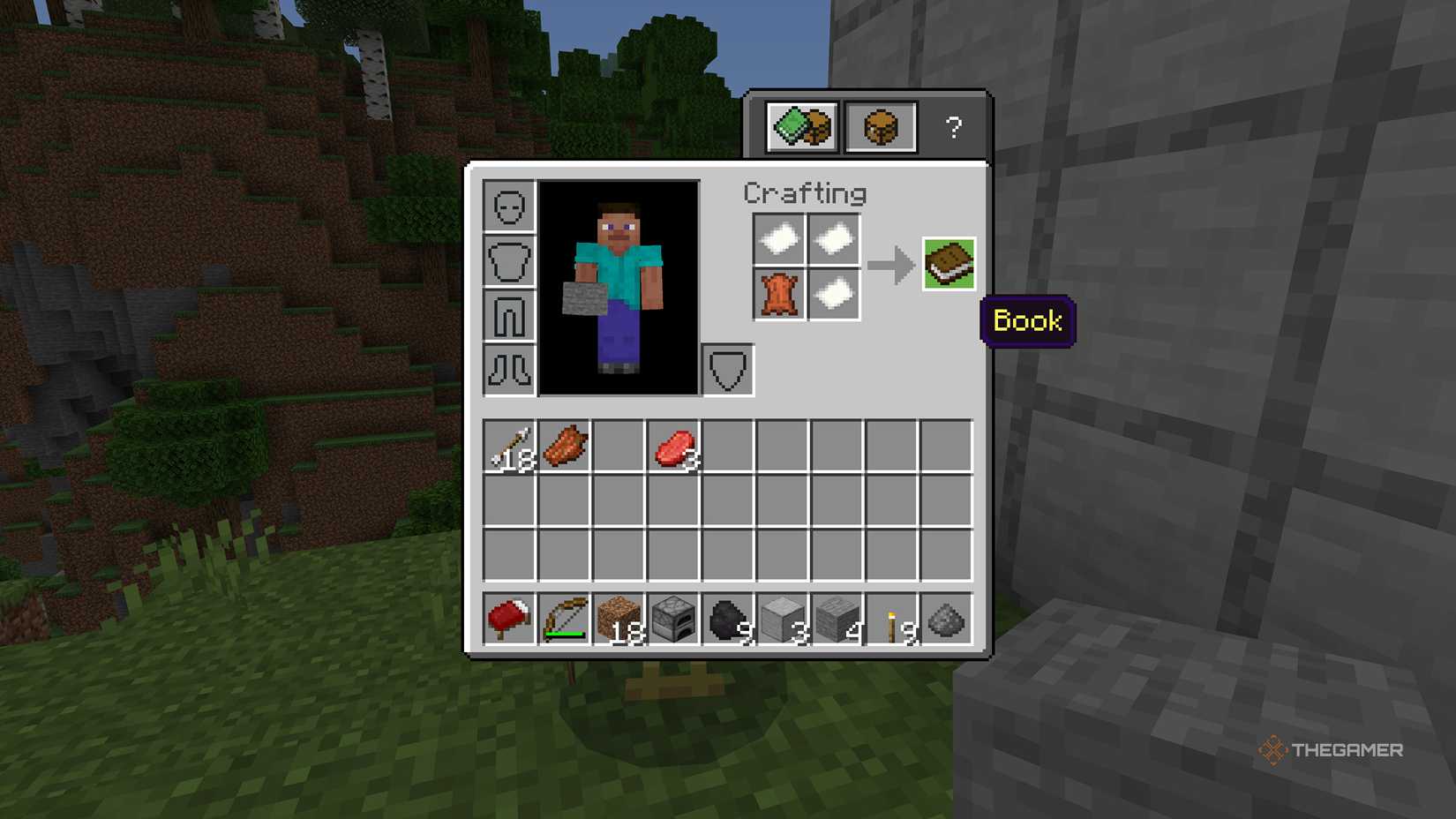Click the player character preview
1456x819 pixels.
(x=619, y=282)
